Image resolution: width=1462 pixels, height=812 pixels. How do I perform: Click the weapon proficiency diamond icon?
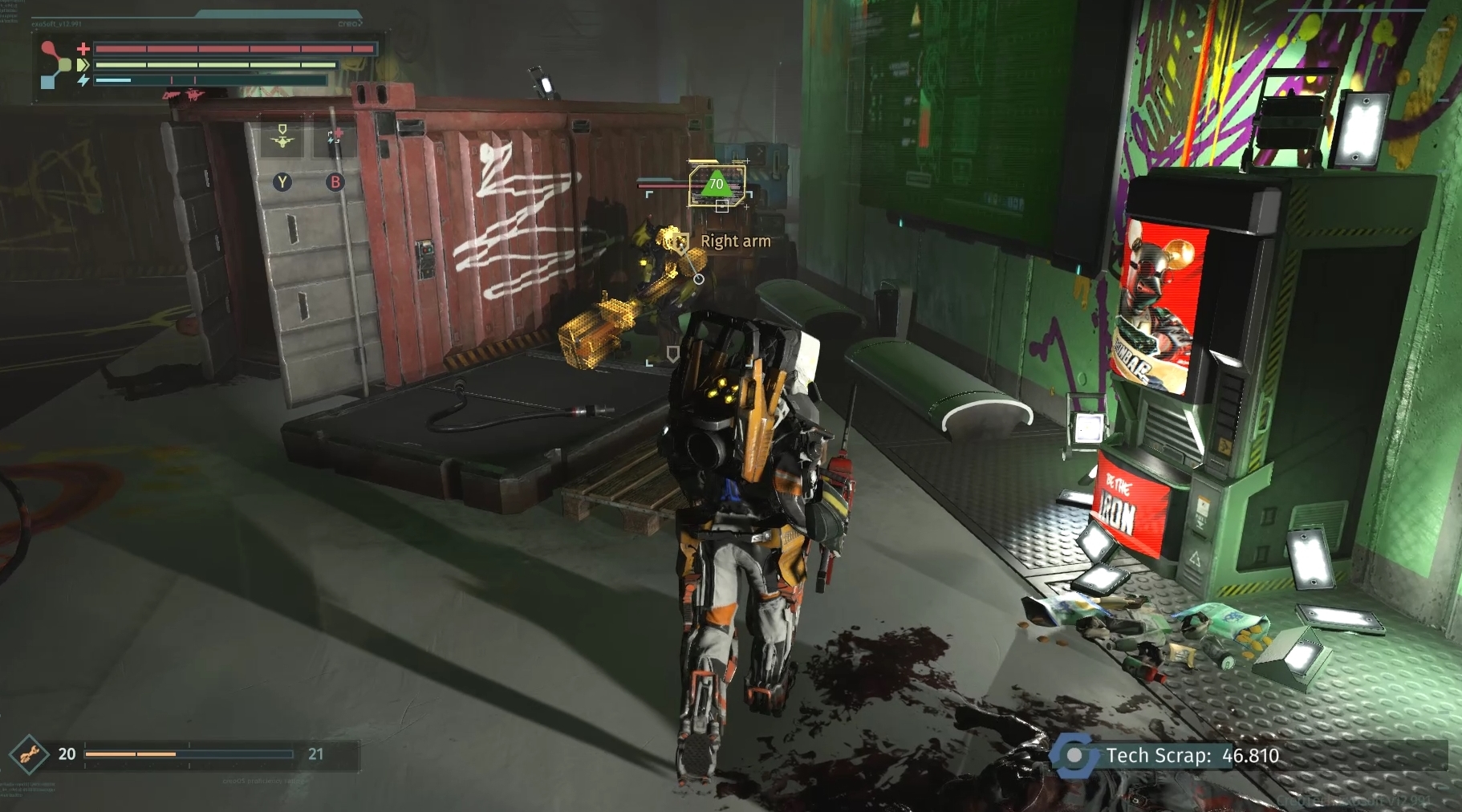[30, 754]
